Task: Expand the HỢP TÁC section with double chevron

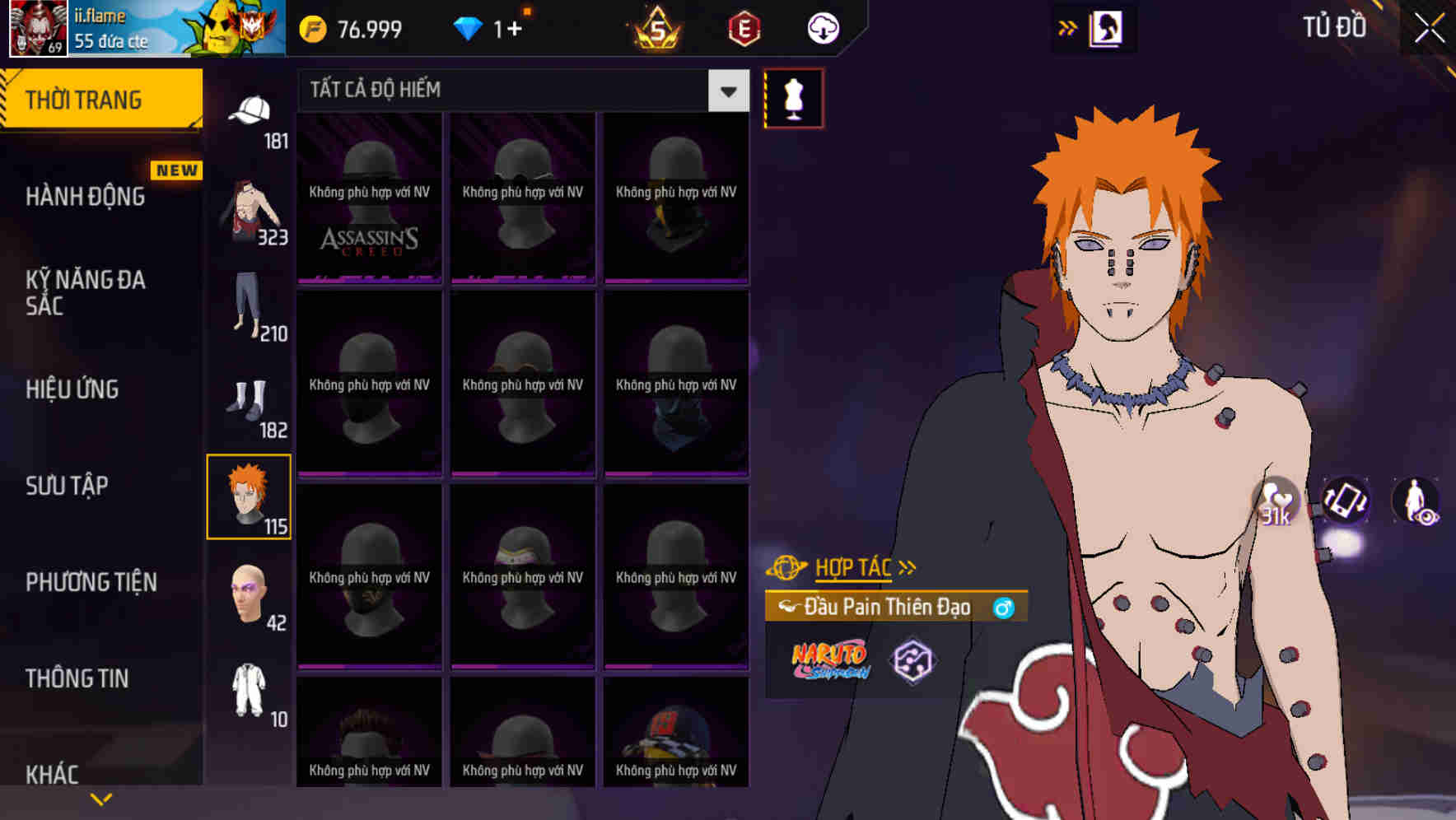Action: click(907, 566)
